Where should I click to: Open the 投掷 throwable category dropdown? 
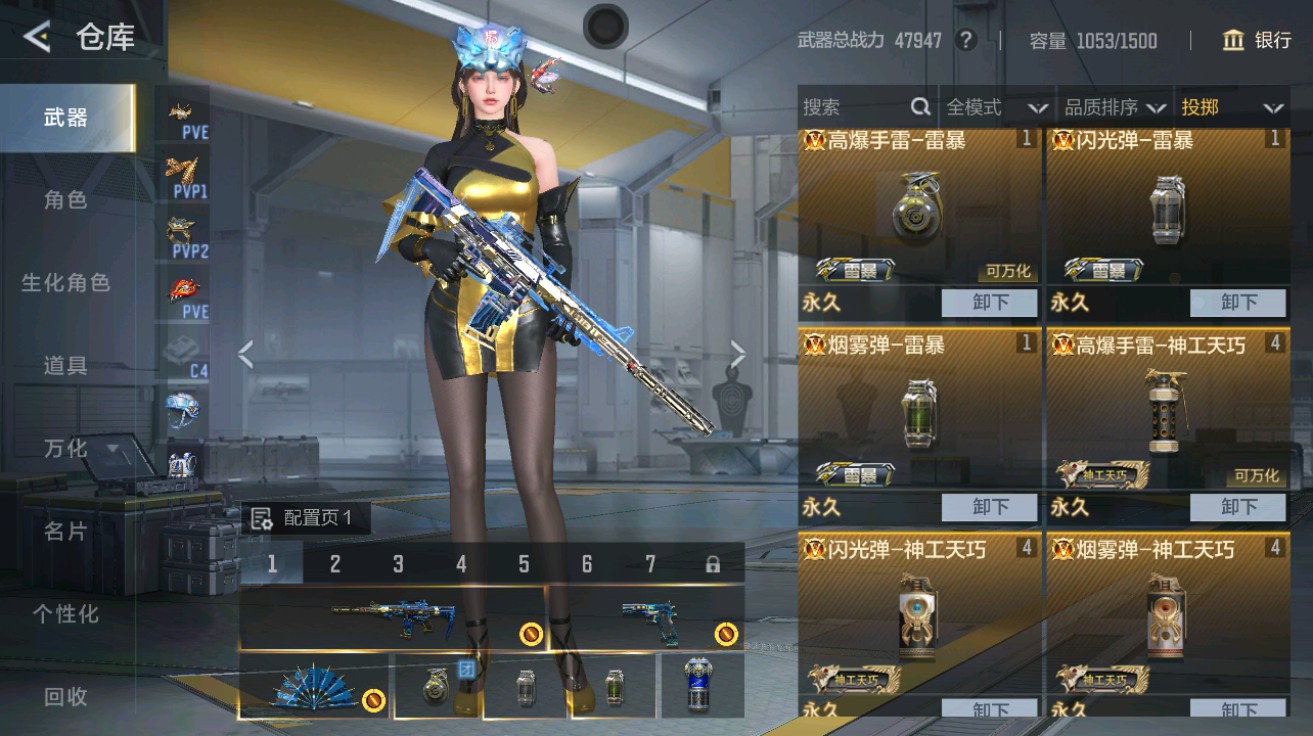click(1232, 107)
